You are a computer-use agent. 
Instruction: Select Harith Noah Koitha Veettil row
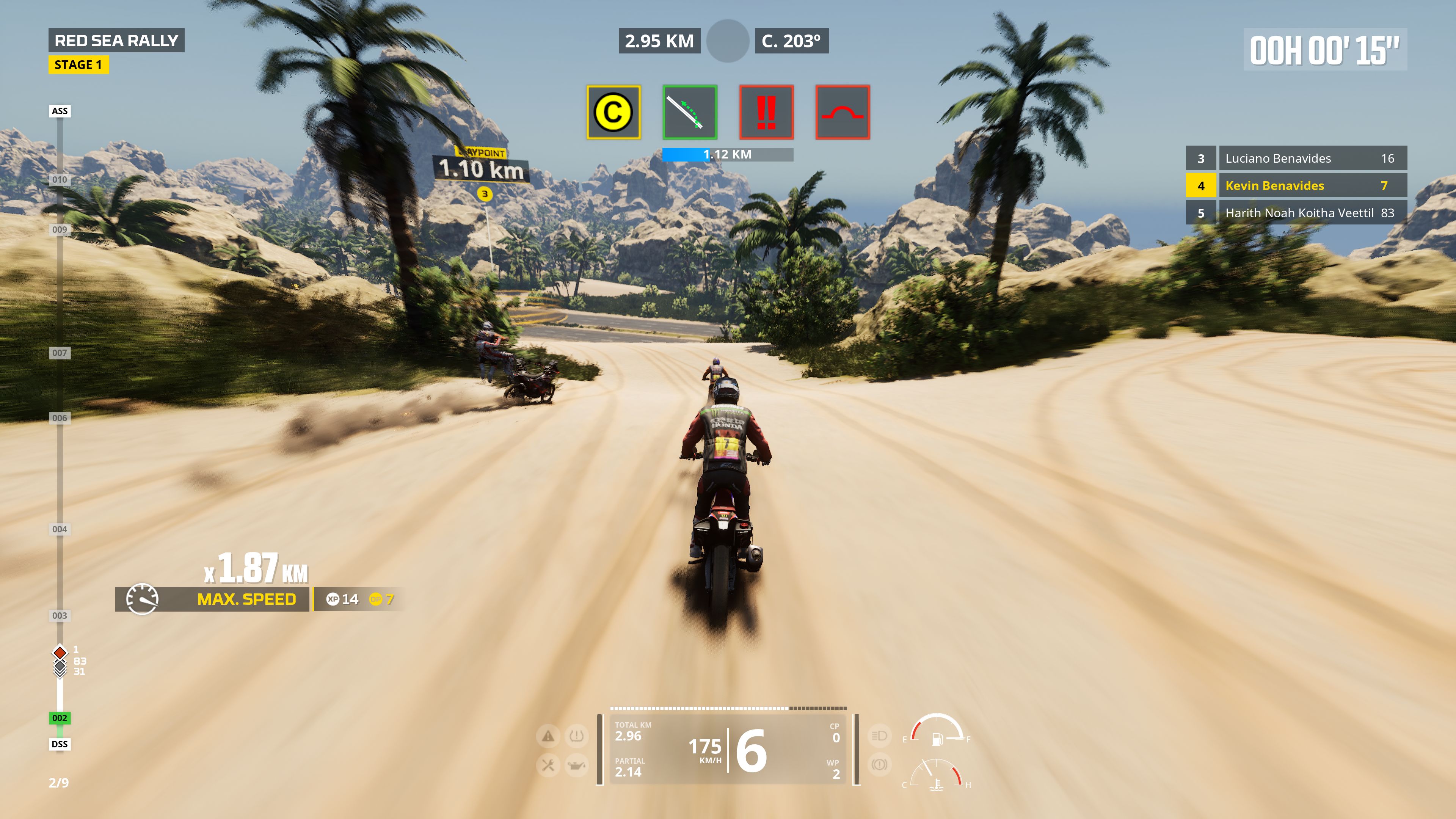point(1296,213)
